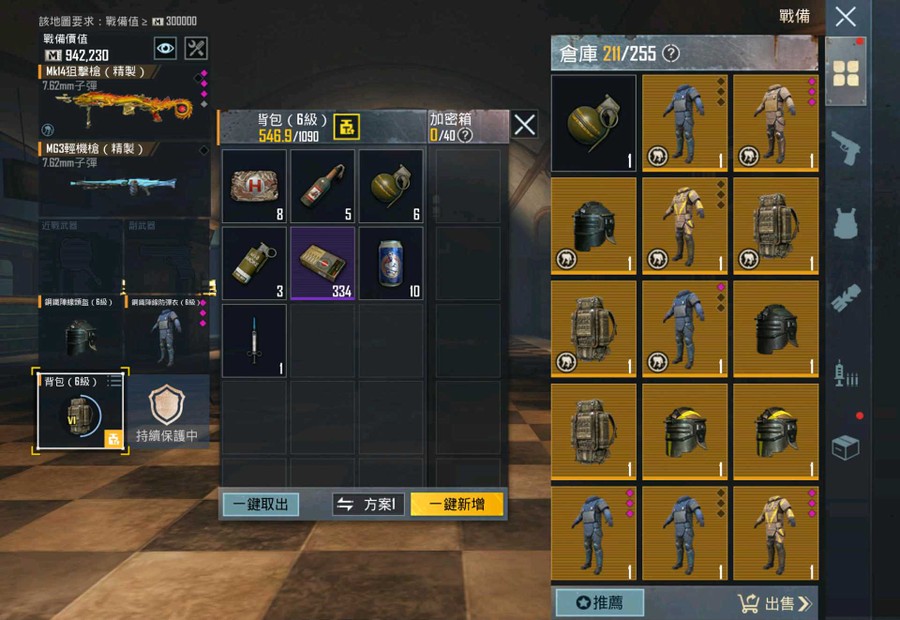Open the 方案1 loadout switcher
This screenshot has width=900, height=620.
[368, 505]
